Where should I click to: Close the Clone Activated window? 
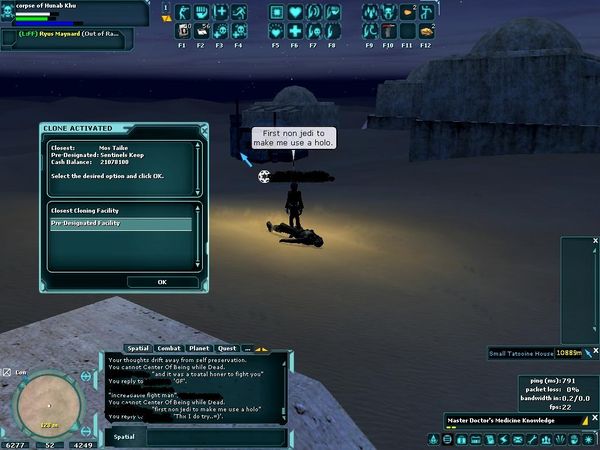click(x=204, y=129)
